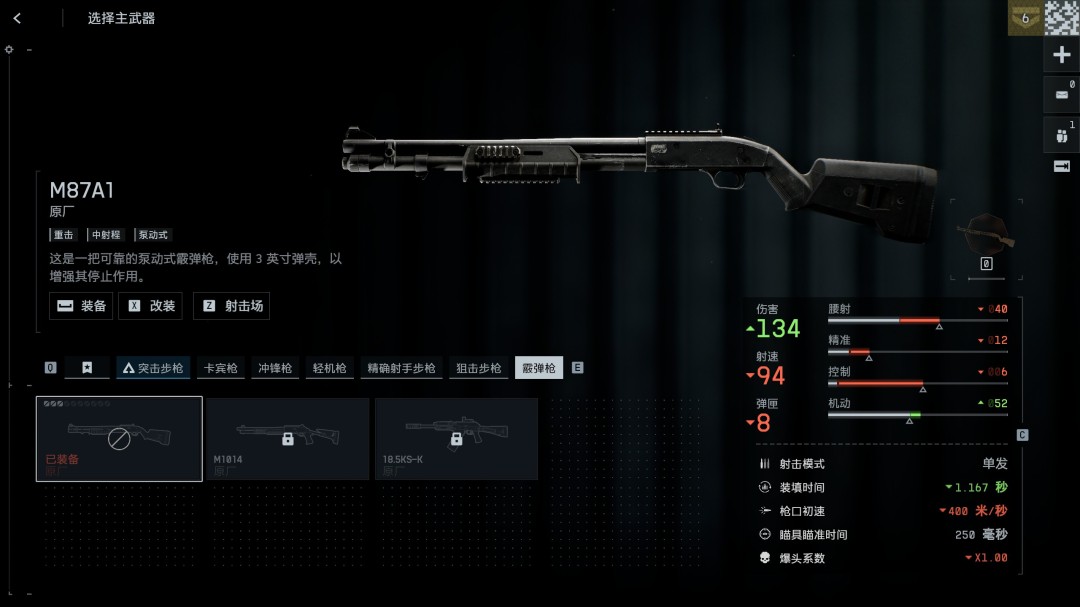The width and height of the screenshot is (1080, 607).
Task: Select the equipped M87A1 weapon tile
Action: point(119,438)
